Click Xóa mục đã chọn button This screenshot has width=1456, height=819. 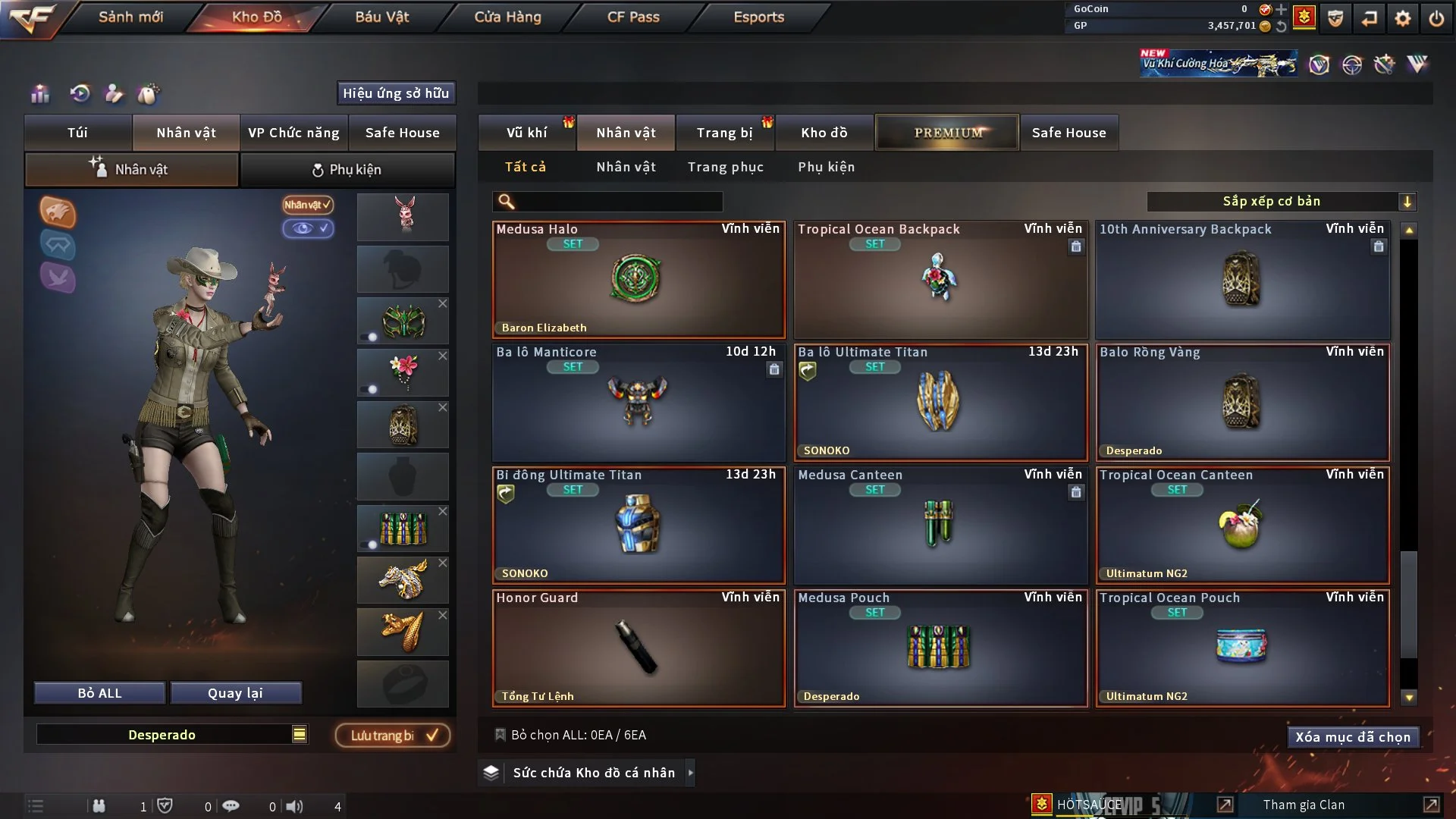[1352, 737]
